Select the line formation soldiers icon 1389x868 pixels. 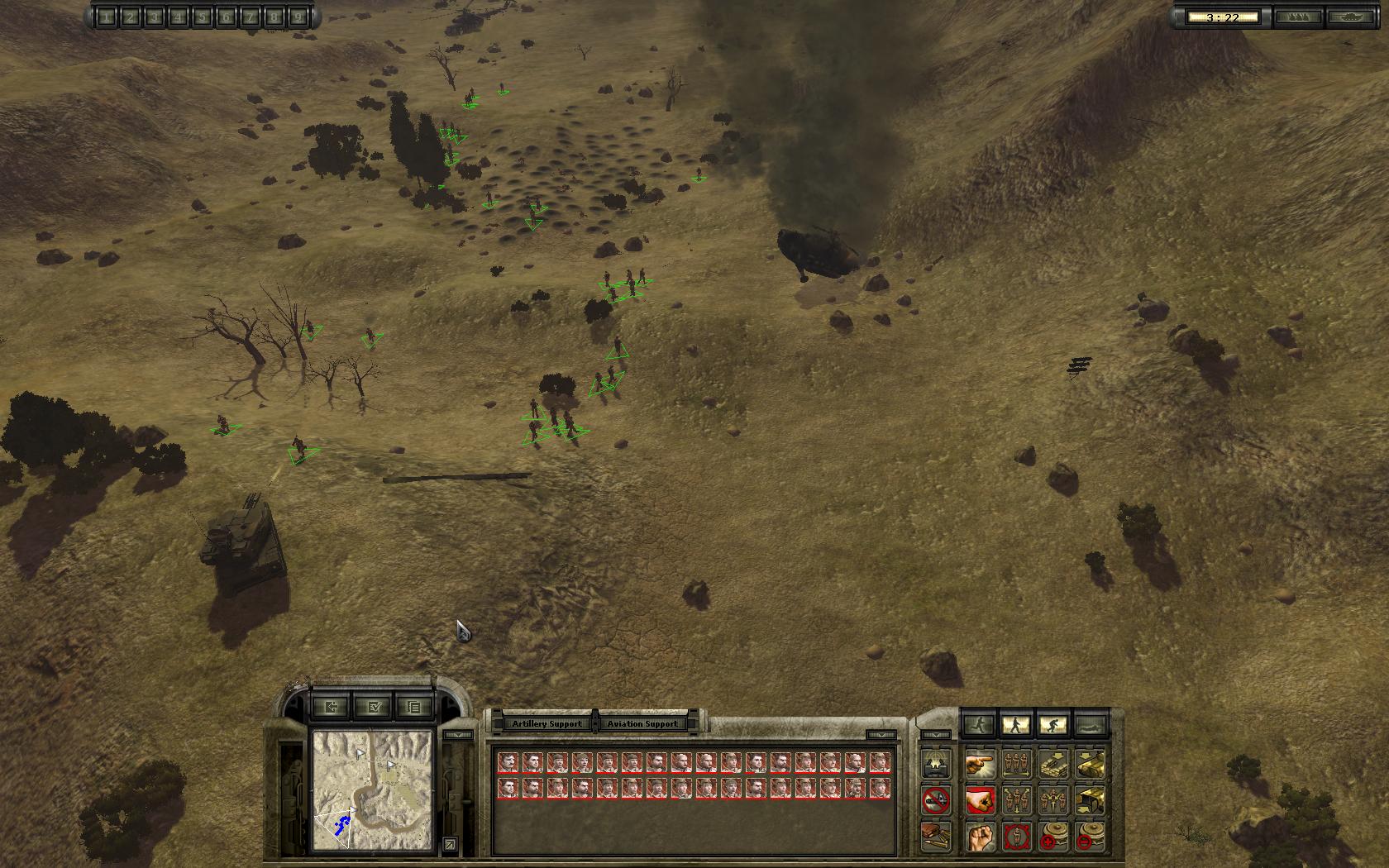pos(1016,763)
